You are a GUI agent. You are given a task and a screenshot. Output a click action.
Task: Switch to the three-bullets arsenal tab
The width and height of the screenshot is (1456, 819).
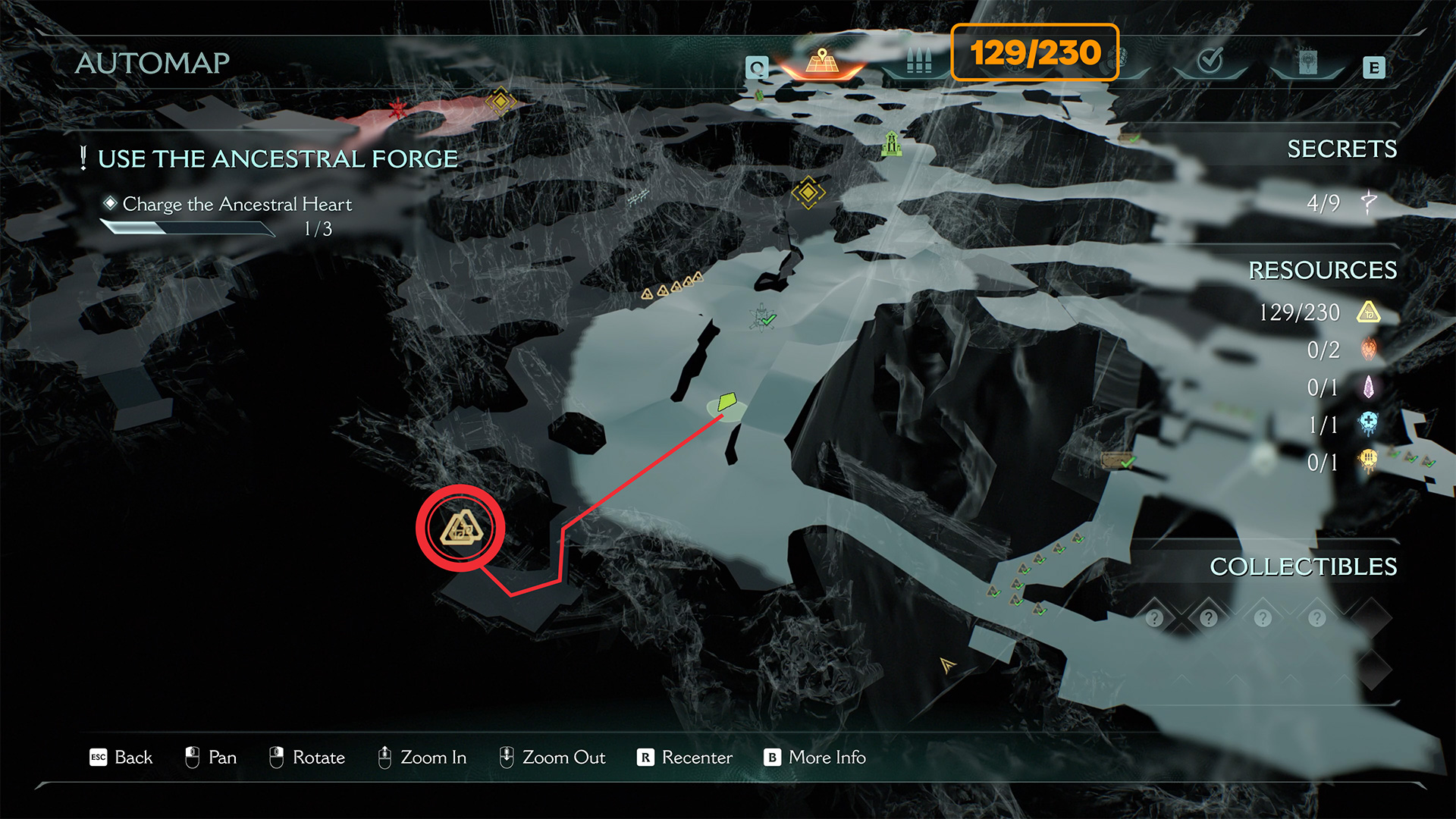click(x=918, y=61)
